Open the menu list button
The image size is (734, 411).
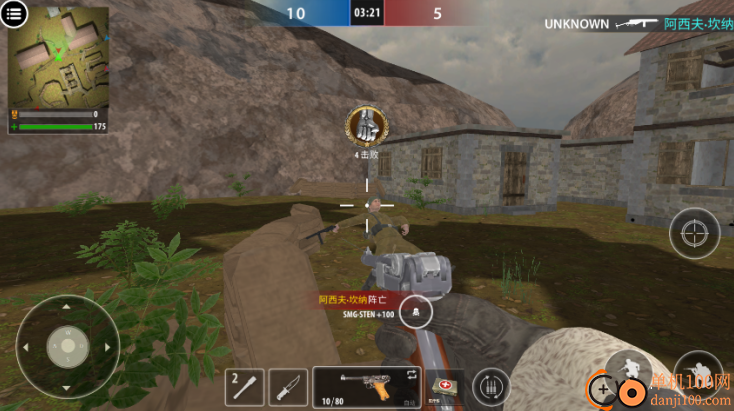tap(15, 15)
